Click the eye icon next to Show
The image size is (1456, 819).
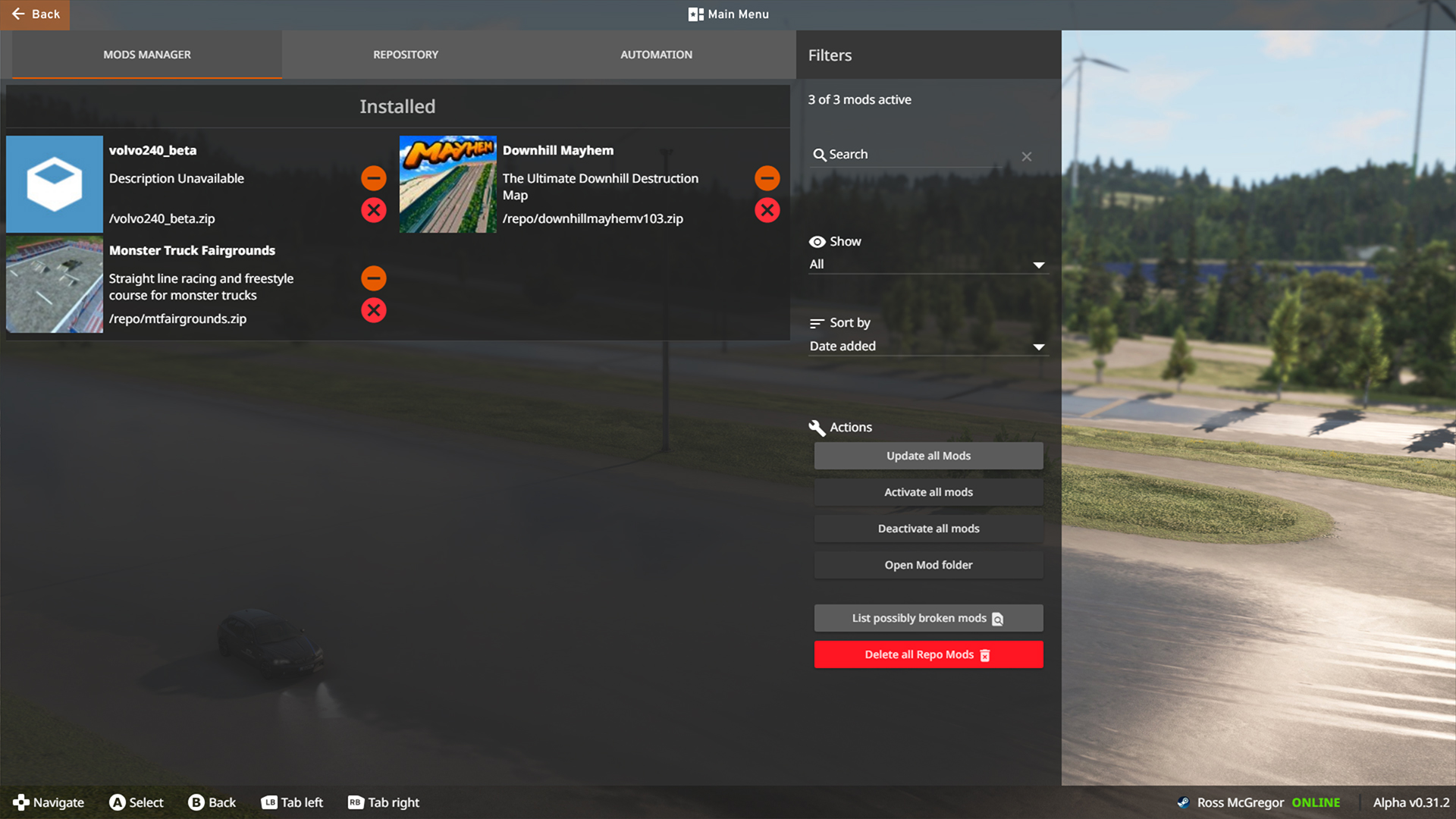coord(817,241)
